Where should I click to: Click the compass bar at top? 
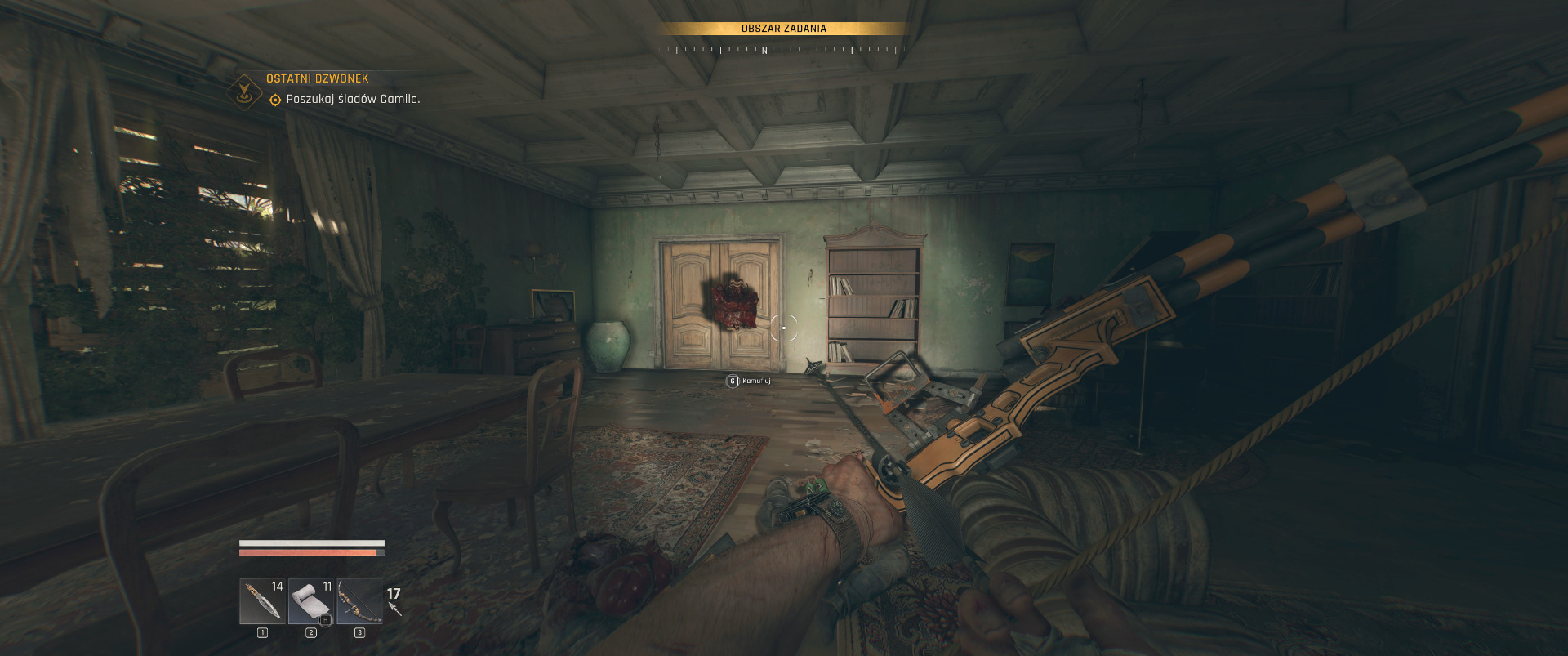[x=782, y=50]
